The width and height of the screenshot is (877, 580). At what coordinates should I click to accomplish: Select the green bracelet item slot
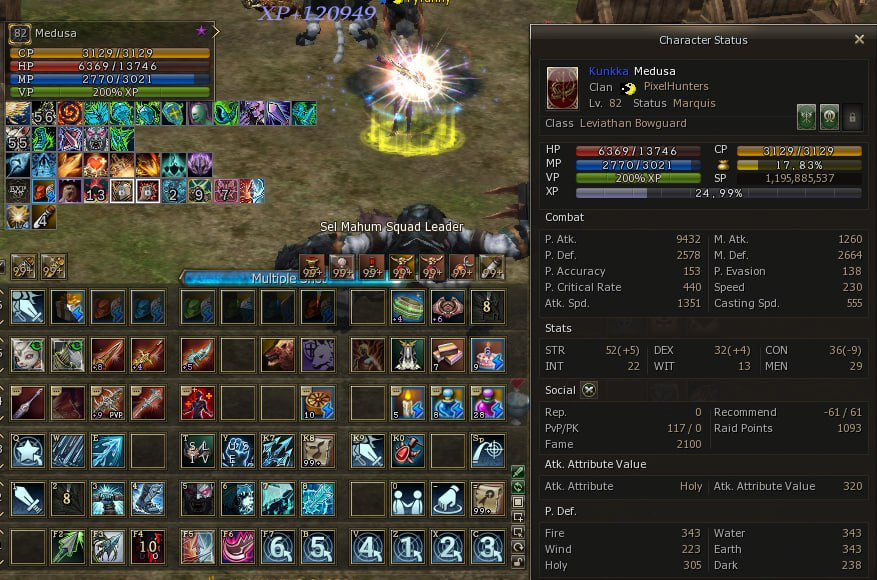tap(407, 307)
